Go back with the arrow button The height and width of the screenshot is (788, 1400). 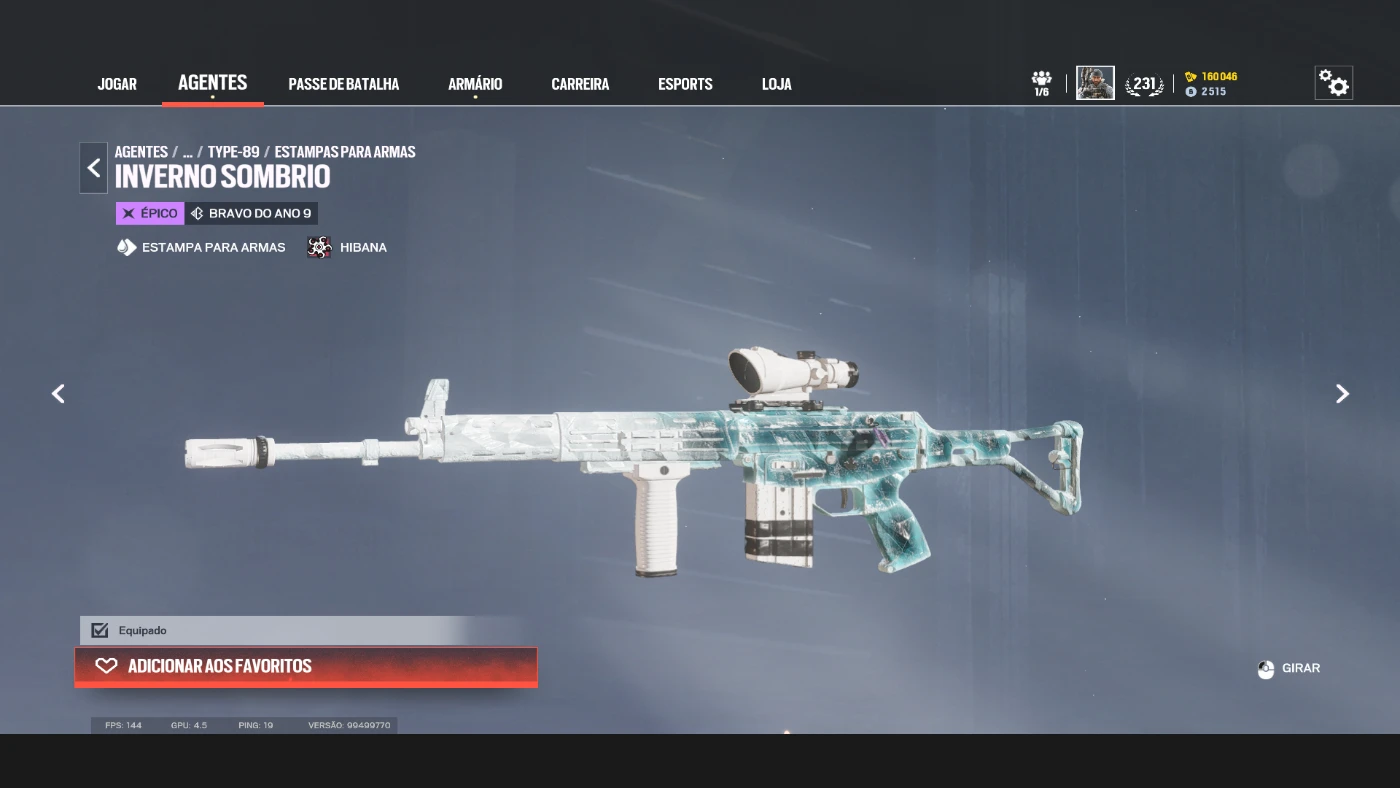tap(94, 168)
